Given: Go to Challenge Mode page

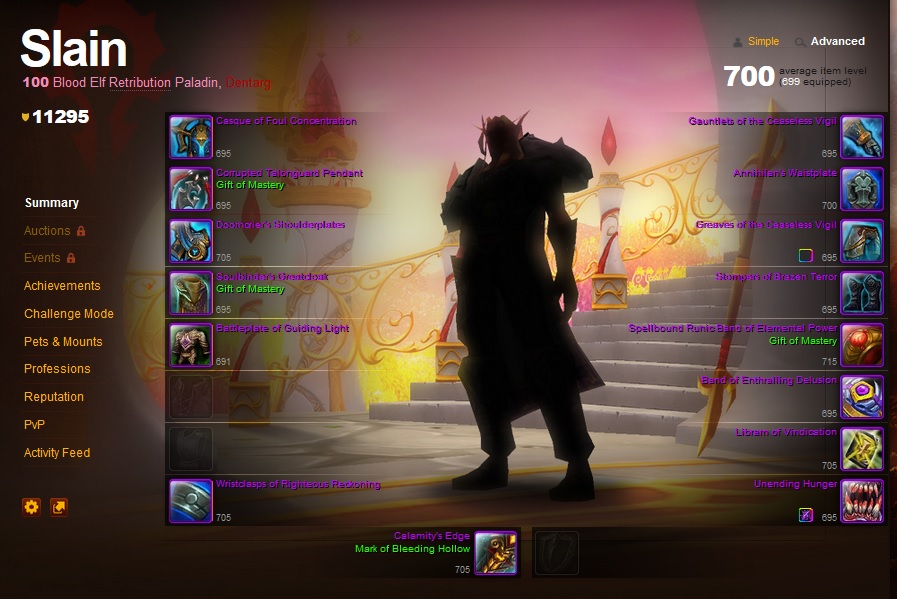Looking at the screenshot, I should [x=69, y=314].
